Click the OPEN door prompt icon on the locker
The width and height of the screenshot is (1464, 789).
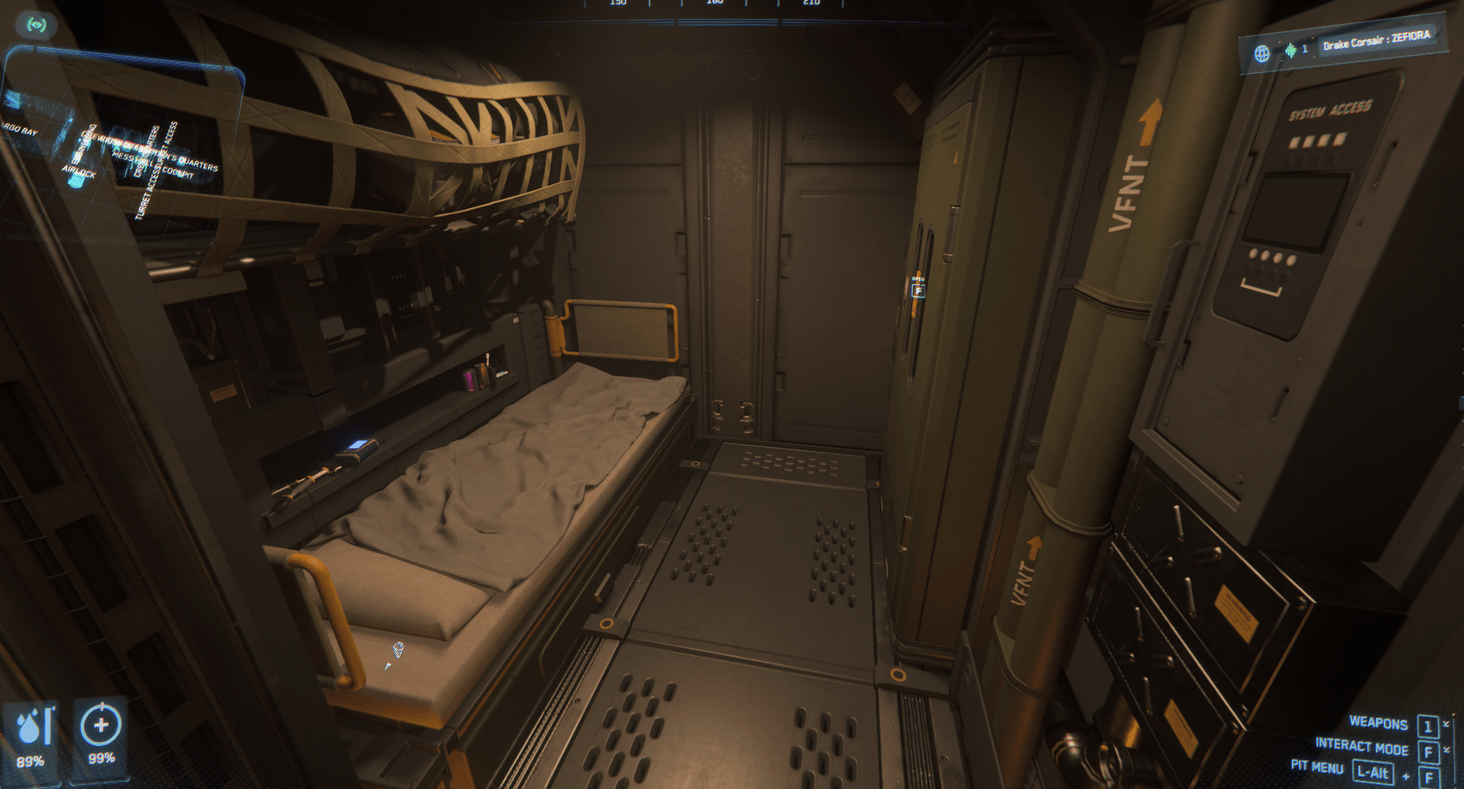(x=917, y=291)
